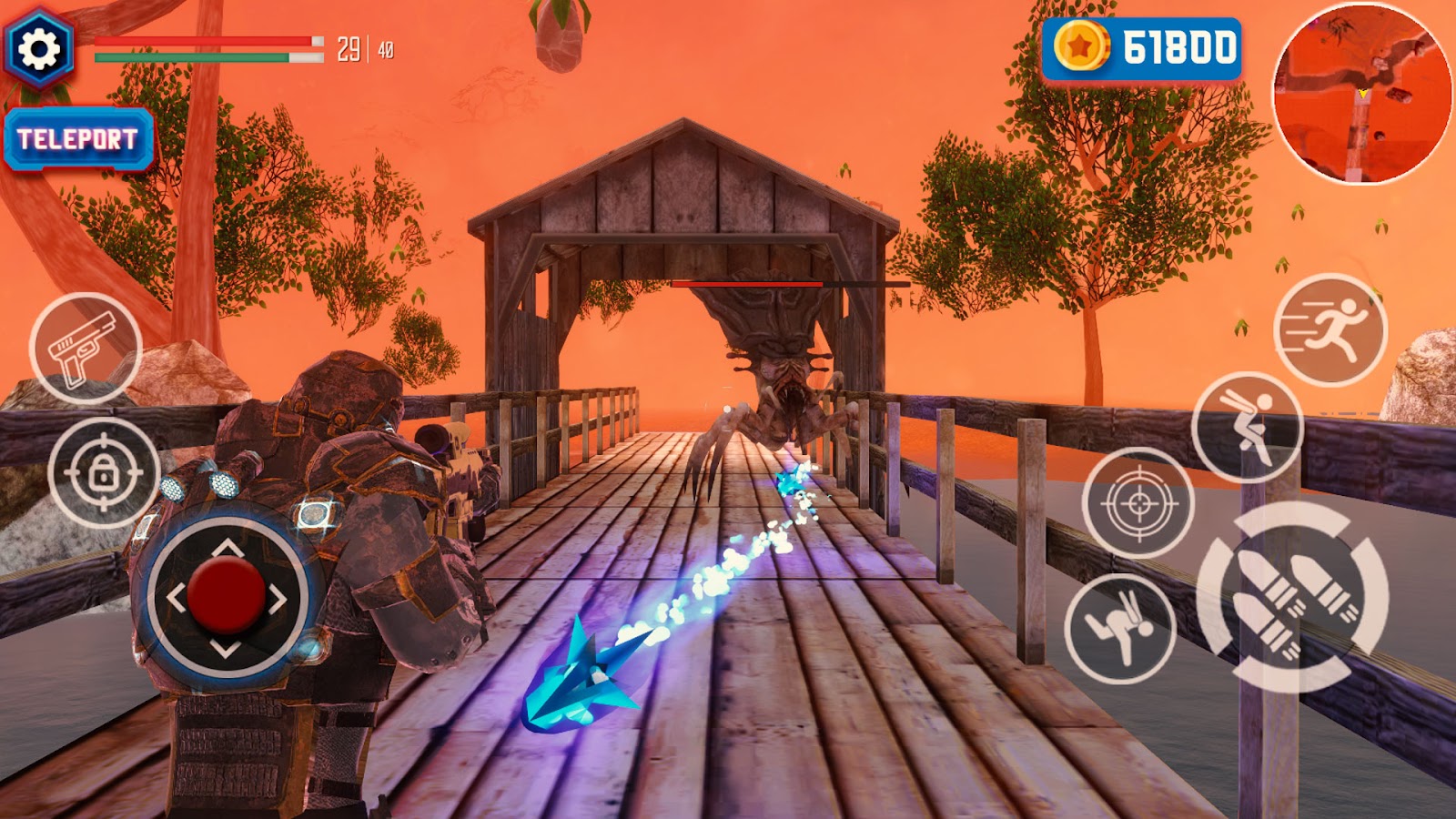Open the circular minimap
Screen dimensions: 1456x819
click(1361, 93)
